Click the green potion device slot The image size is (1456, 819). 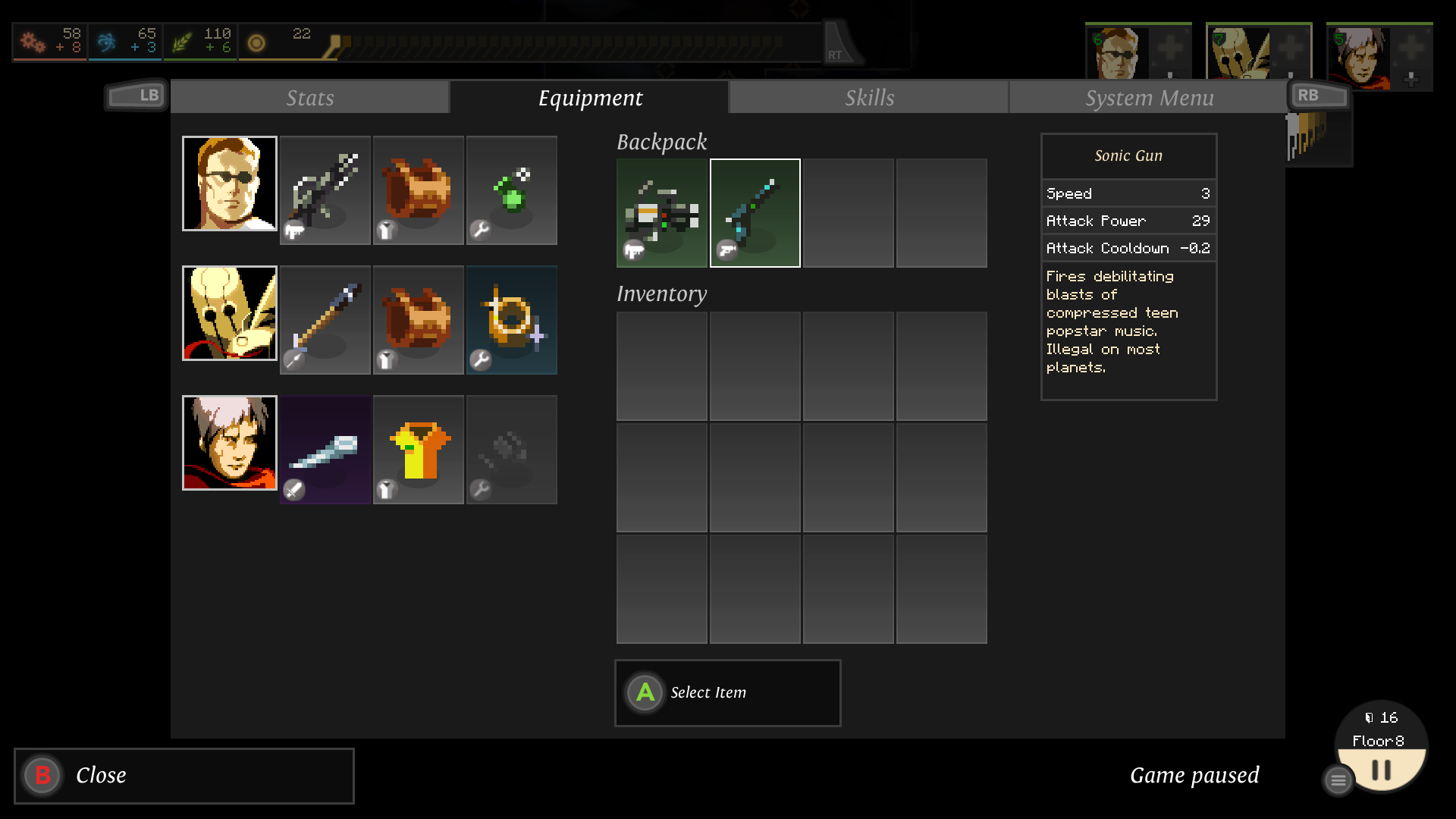point(511,190)
